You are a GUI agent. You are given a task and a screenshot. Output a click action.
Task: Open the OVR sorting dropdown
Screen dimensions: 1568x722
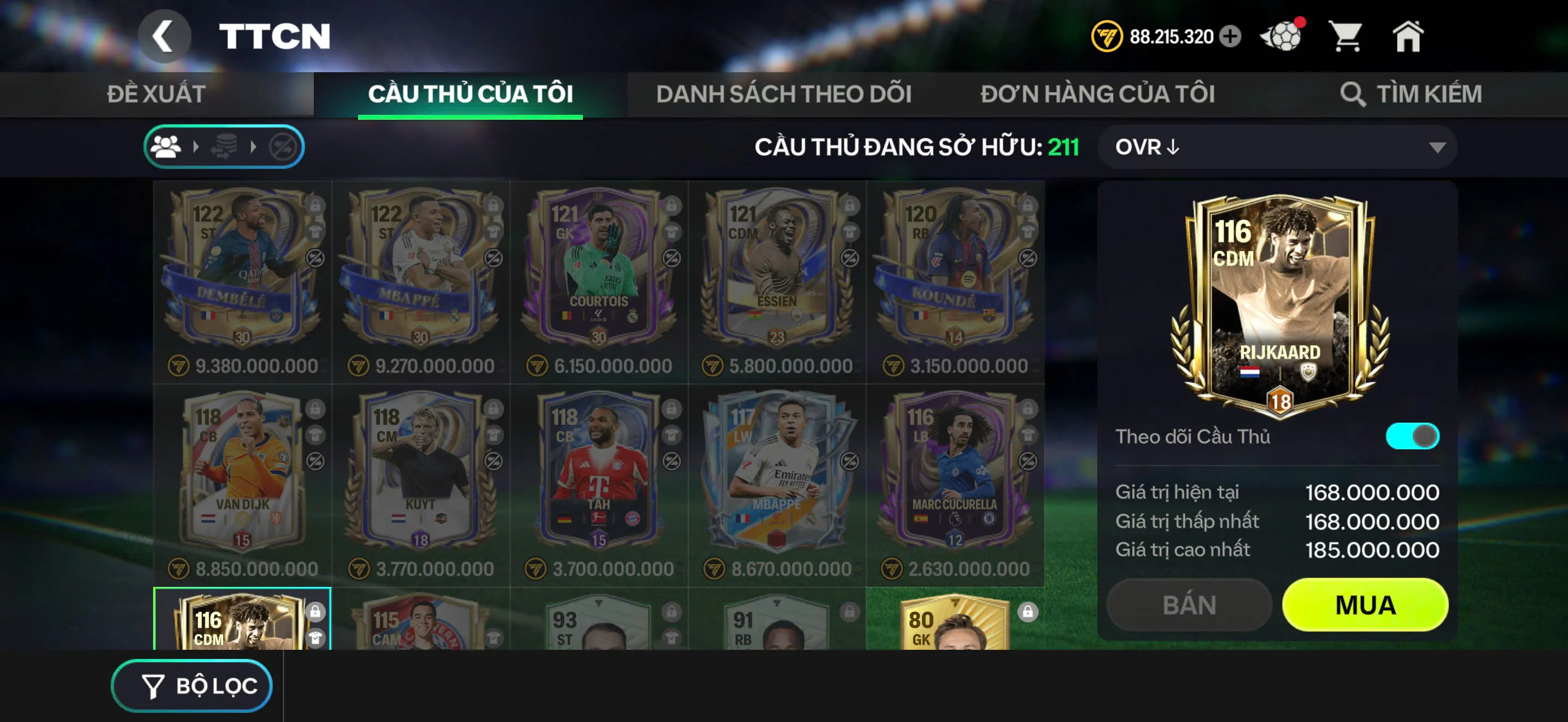(1272, 147)
